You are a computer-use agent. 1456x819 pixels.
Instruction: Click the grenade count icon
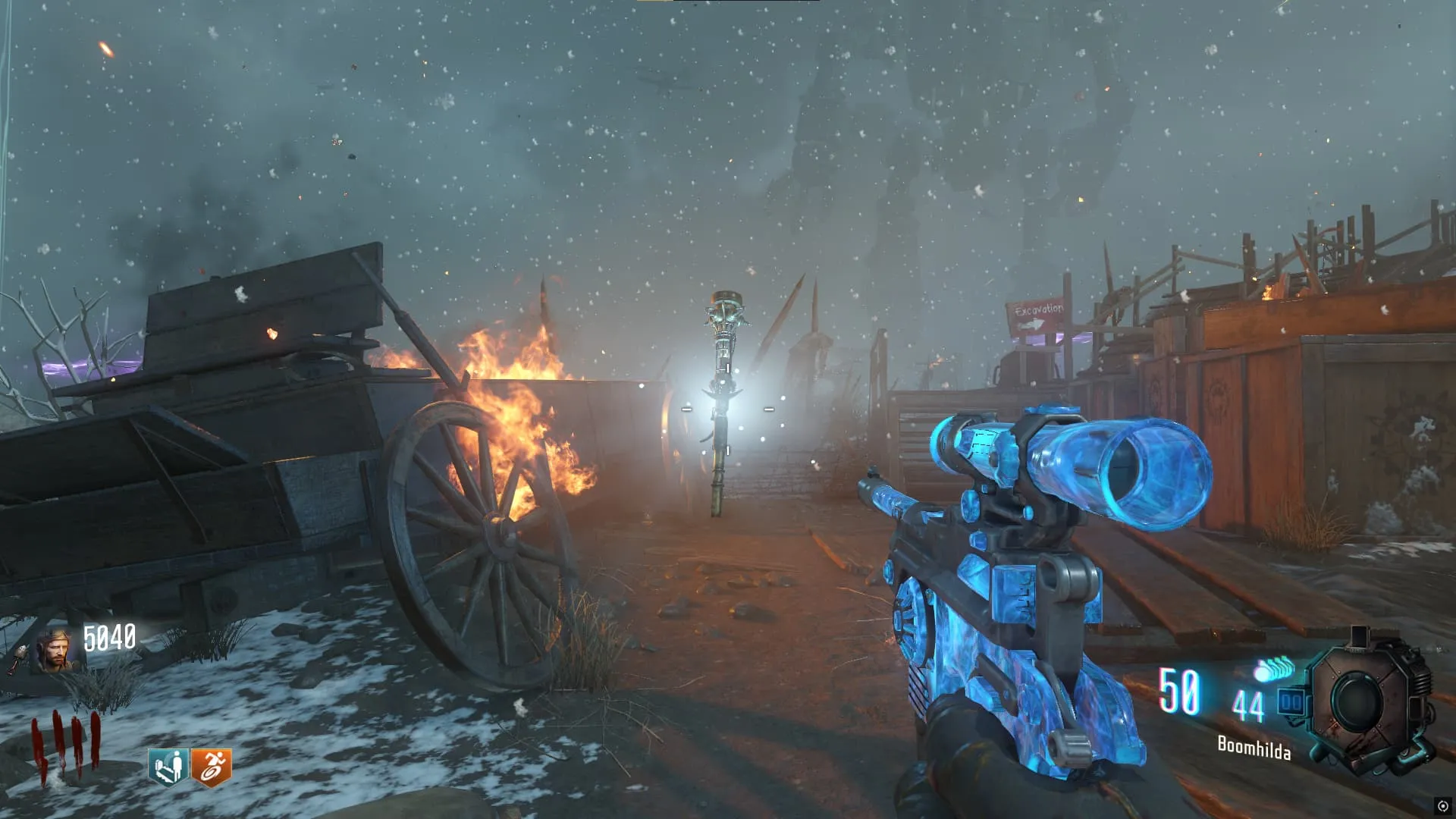click(x=1275, y=670)
